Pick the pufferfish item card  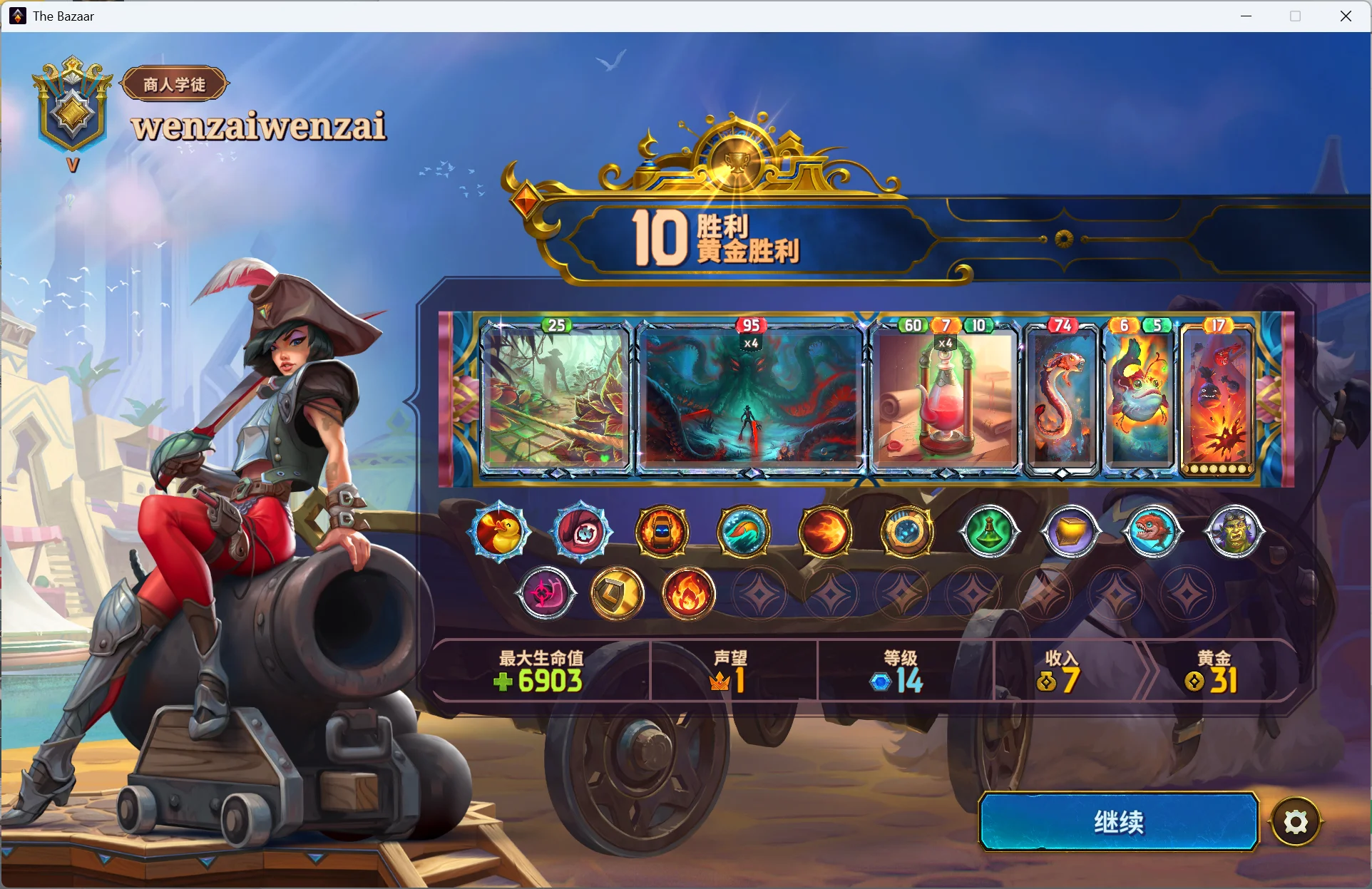coord(1139,399)
